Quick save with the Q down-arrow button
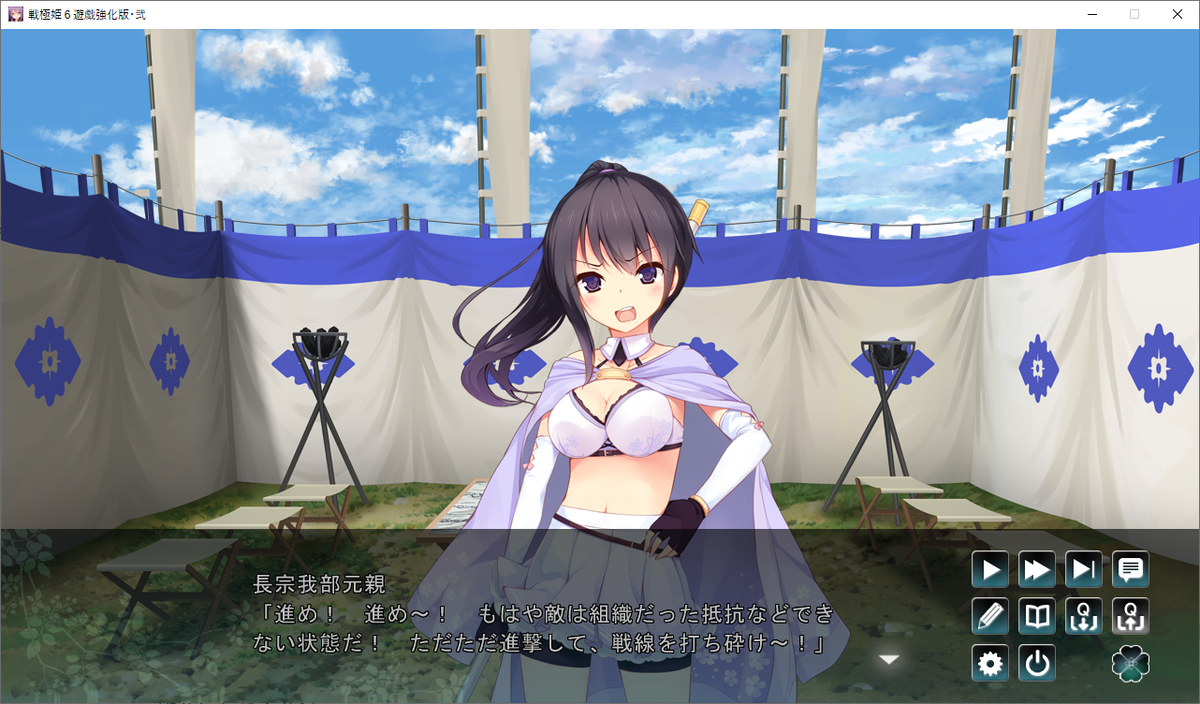 click(x=1084, y=616)
